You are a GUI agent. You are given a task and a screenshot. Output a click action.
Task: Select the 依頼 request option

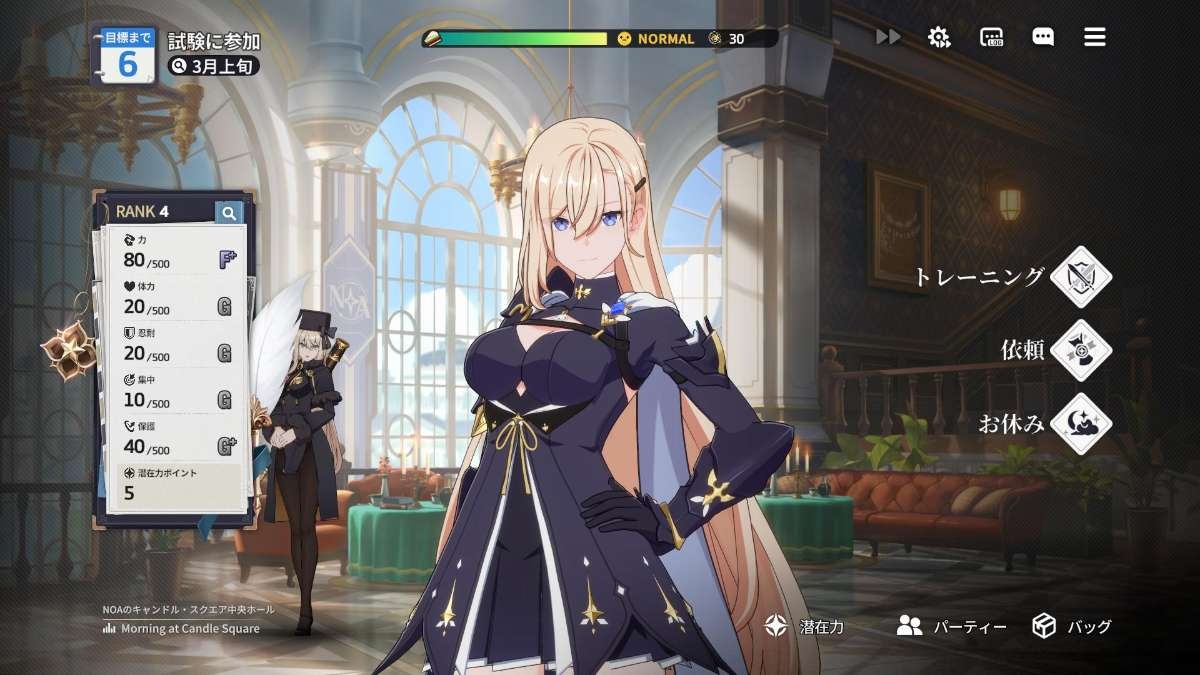(x=1080, y=350)
